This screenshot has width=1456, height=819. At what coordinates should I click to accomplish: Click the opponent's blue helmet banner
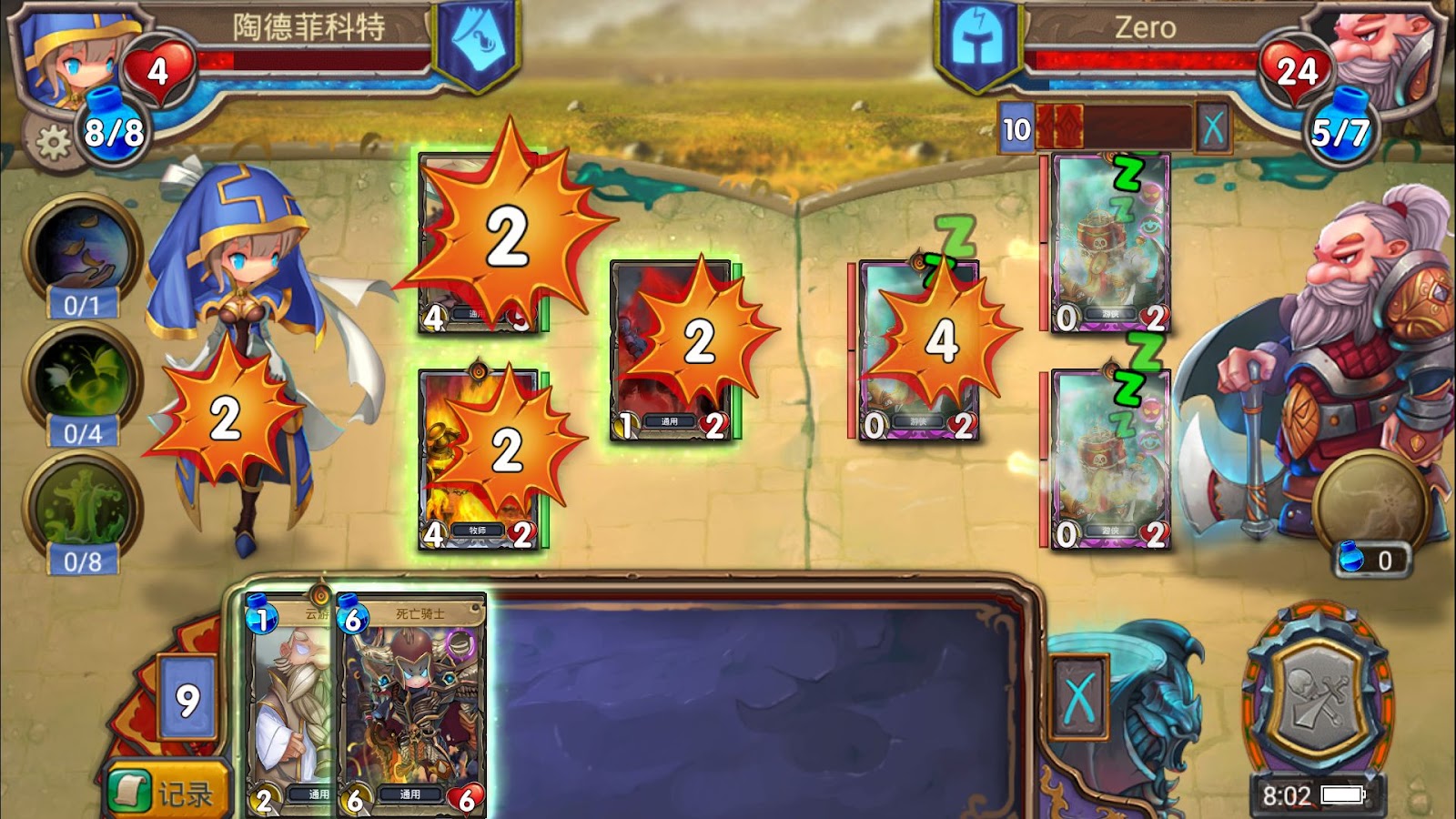[x=977, y=45]
